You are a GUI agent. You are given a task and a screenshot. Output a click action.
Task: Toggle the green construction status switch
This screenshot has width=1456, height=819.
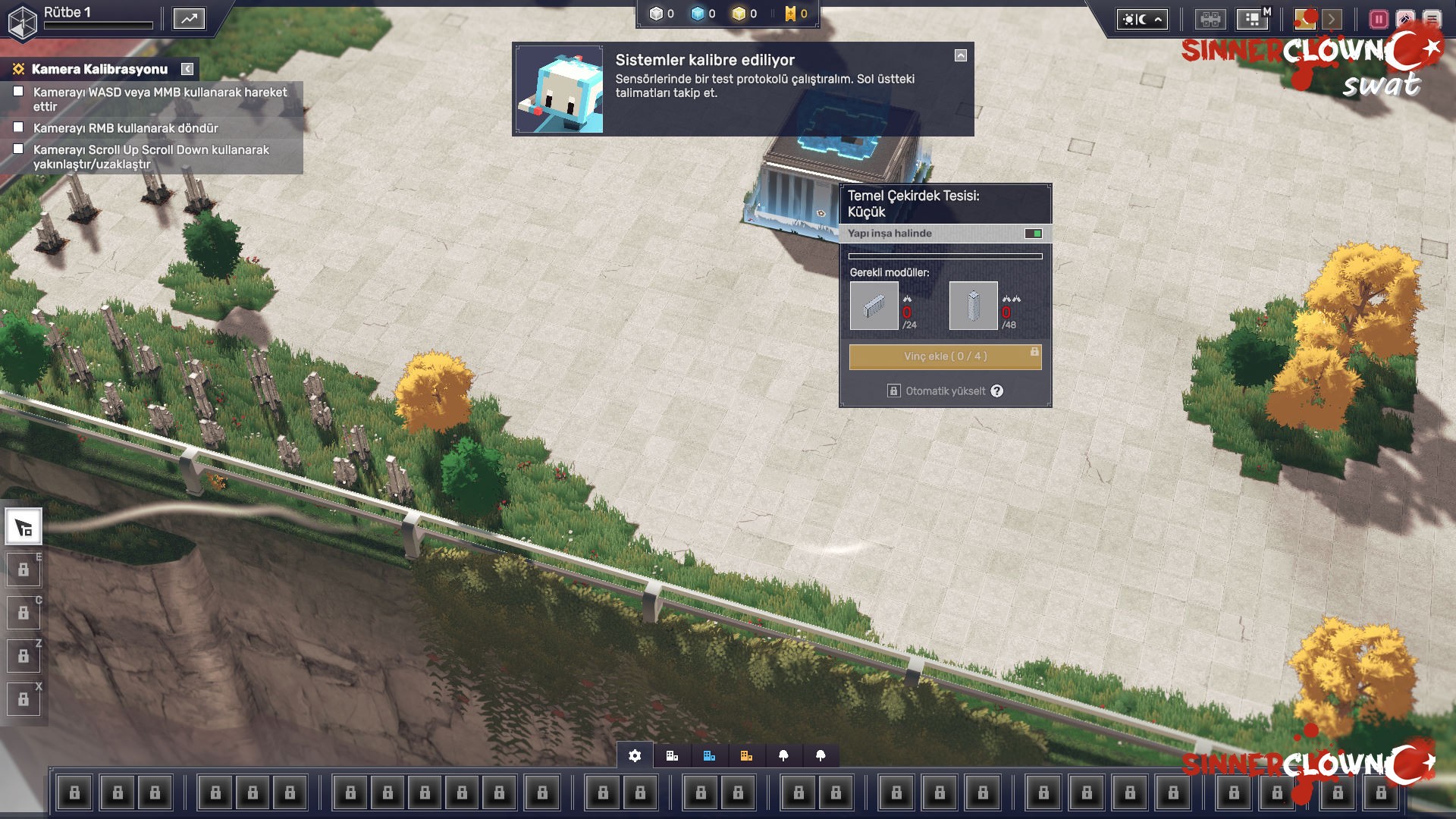point(1033,234)
